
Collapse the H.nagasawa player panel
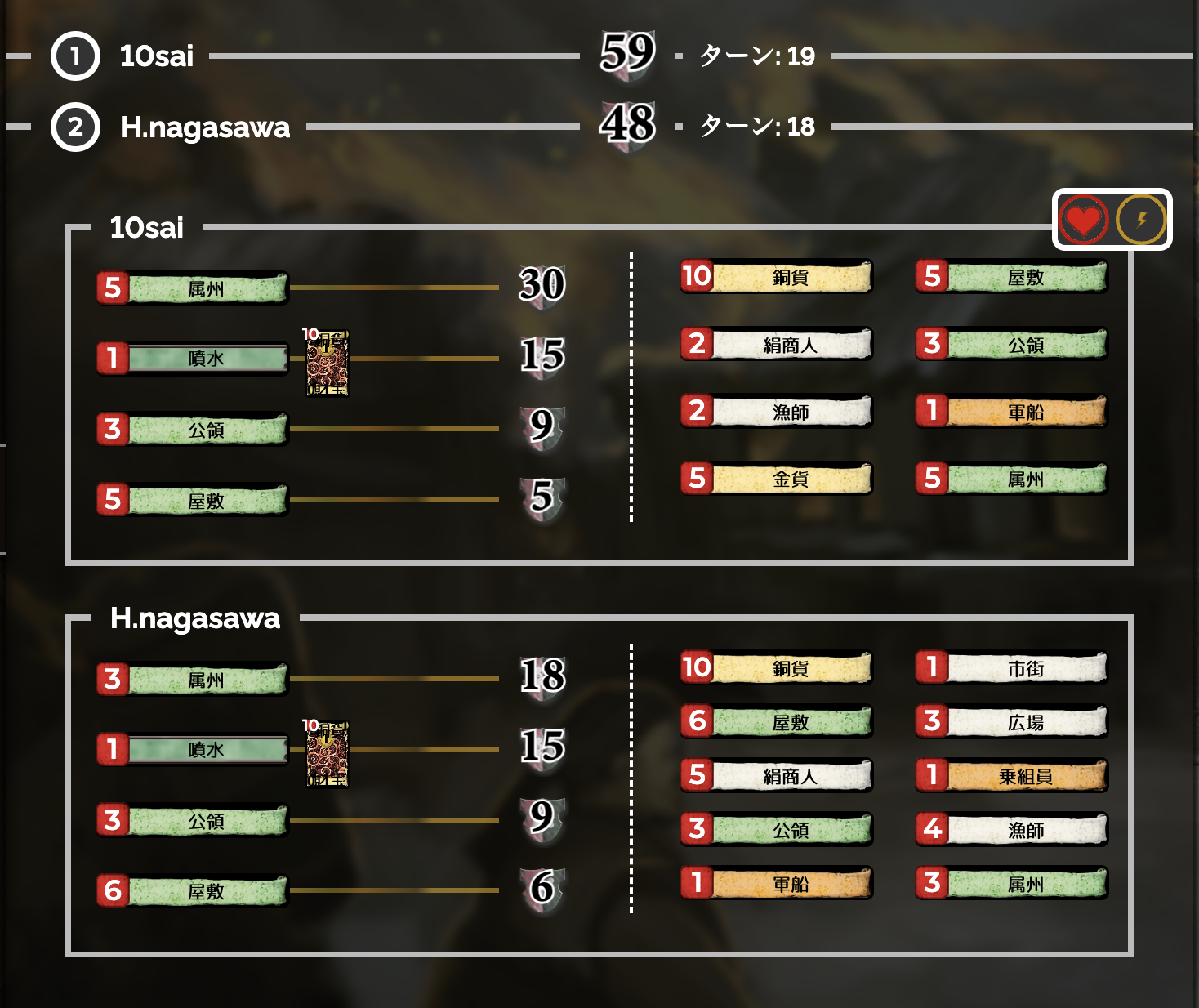[194, 619]
